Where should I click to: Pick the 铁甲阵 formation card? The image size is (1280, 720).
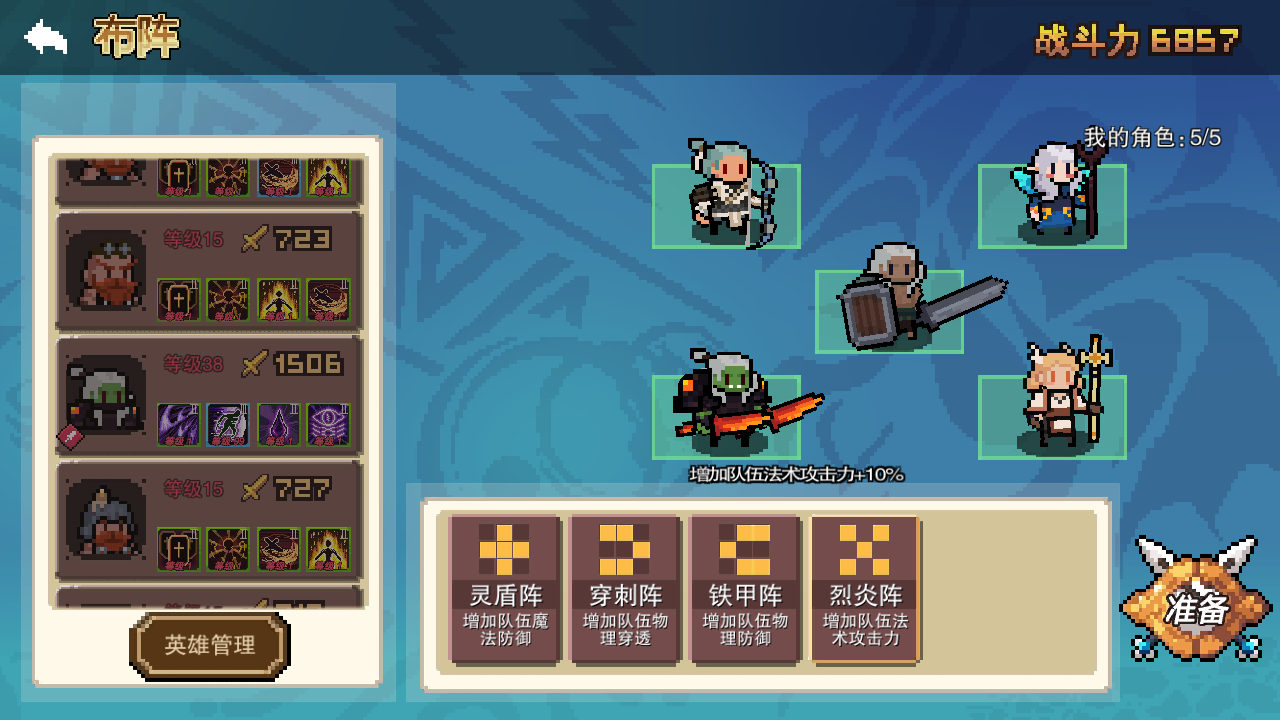745,589
